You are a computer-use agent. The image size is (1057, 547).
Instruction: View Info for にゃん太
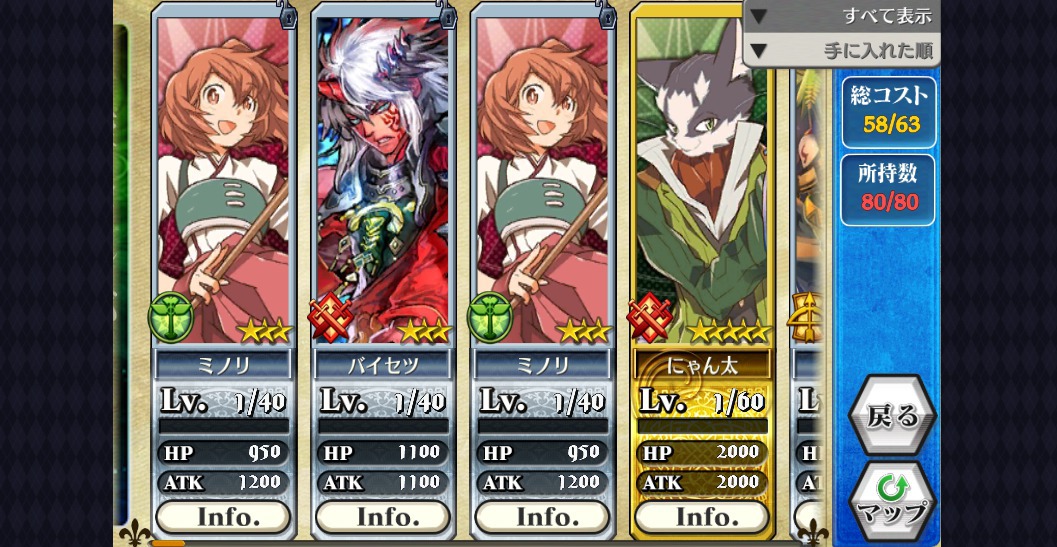coord(703,516)
